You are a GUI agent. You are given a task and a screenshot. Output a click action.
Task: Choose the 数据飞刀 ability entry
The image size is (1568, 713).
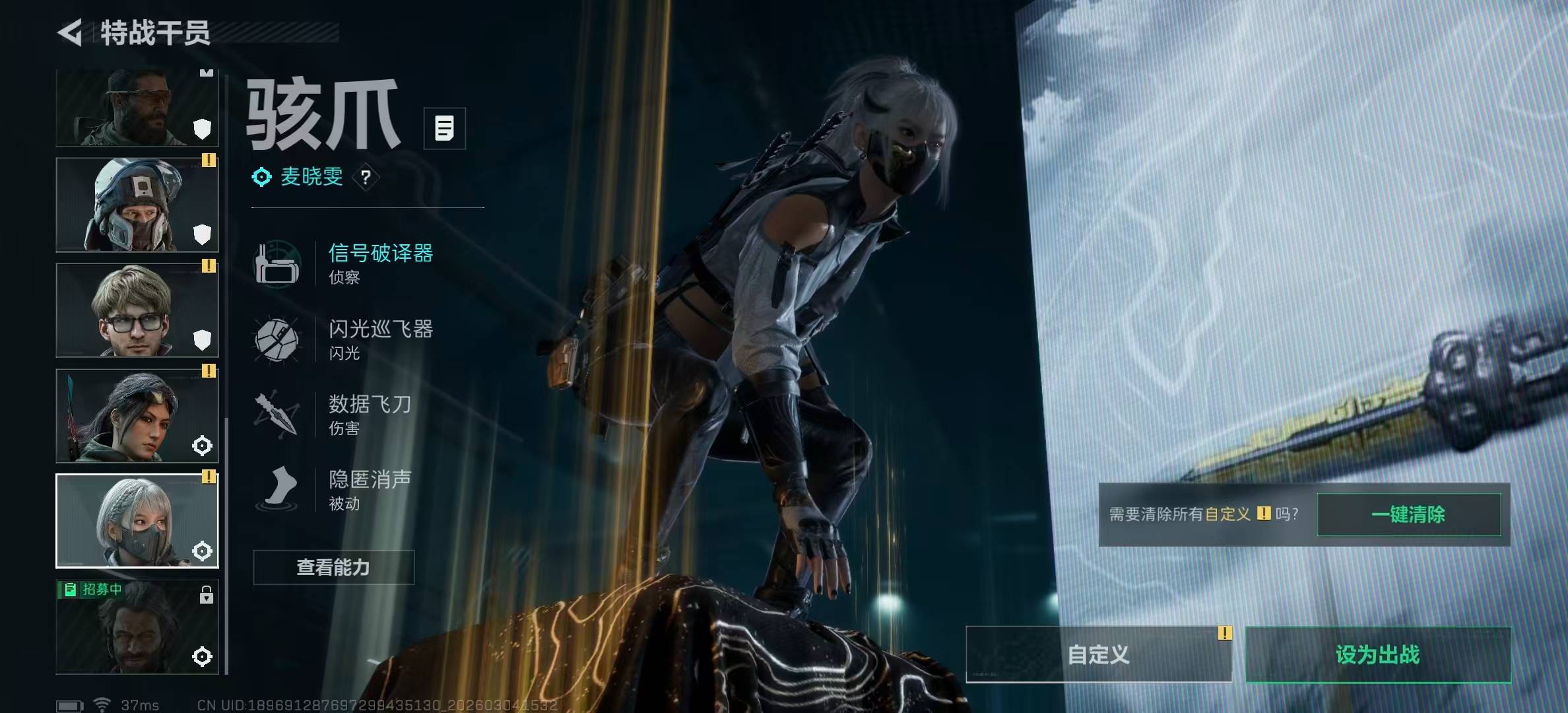coord(370,414)
